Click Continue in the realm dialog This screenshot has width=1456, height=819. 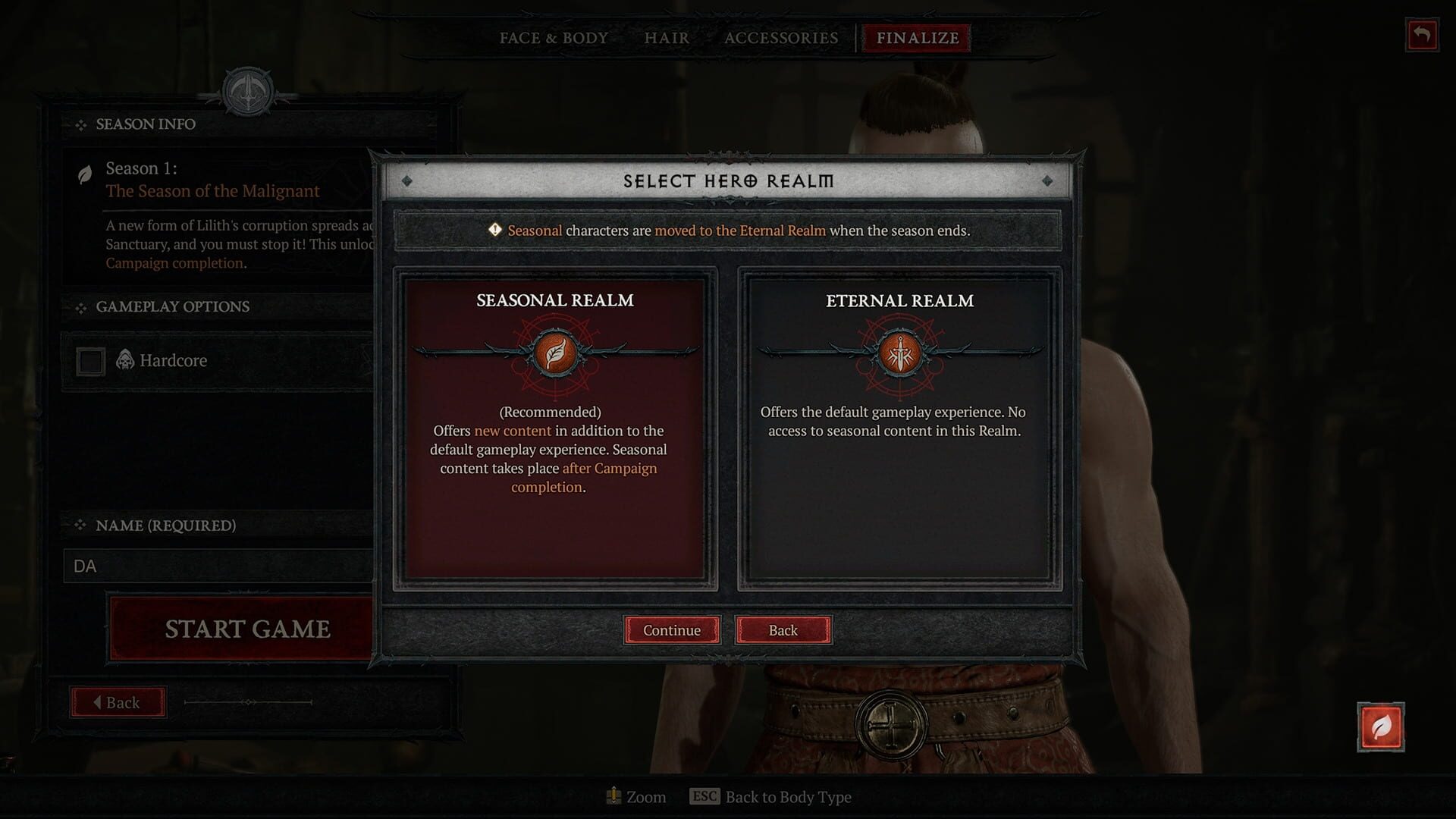pyautogui.click(x=671, y=630)
